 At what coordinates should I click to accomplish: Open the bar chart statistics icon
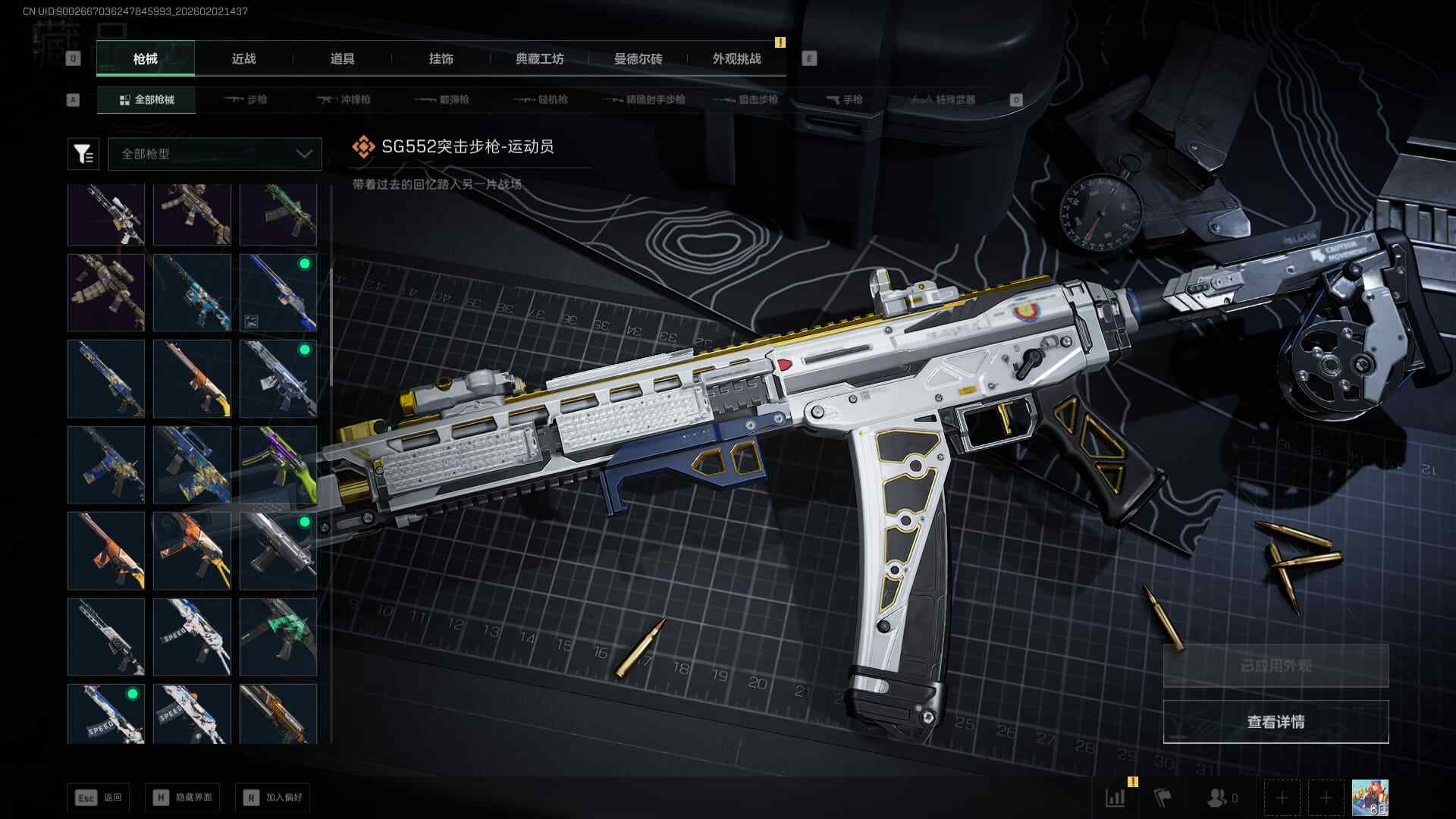pos(1116,798)
